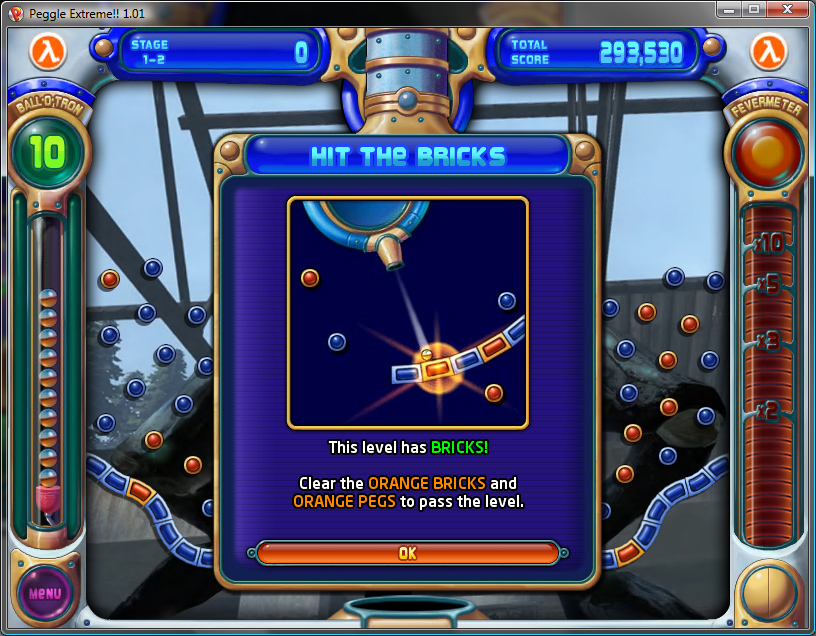Confirm the Hit the Bricks dialog with OK
816x636 pixels.
pos(407,553)
